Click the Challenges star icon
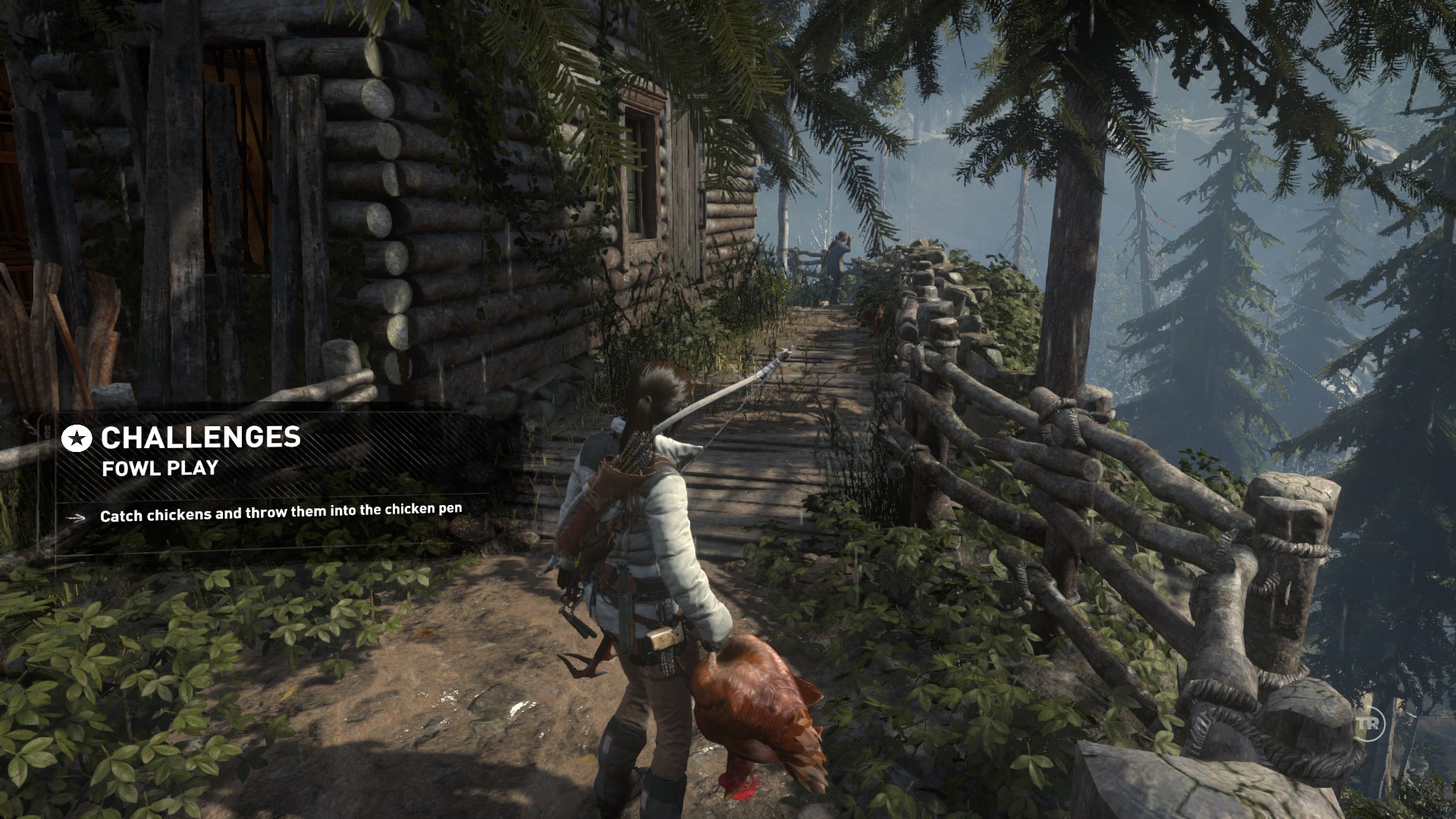 [x=77, y=438]
